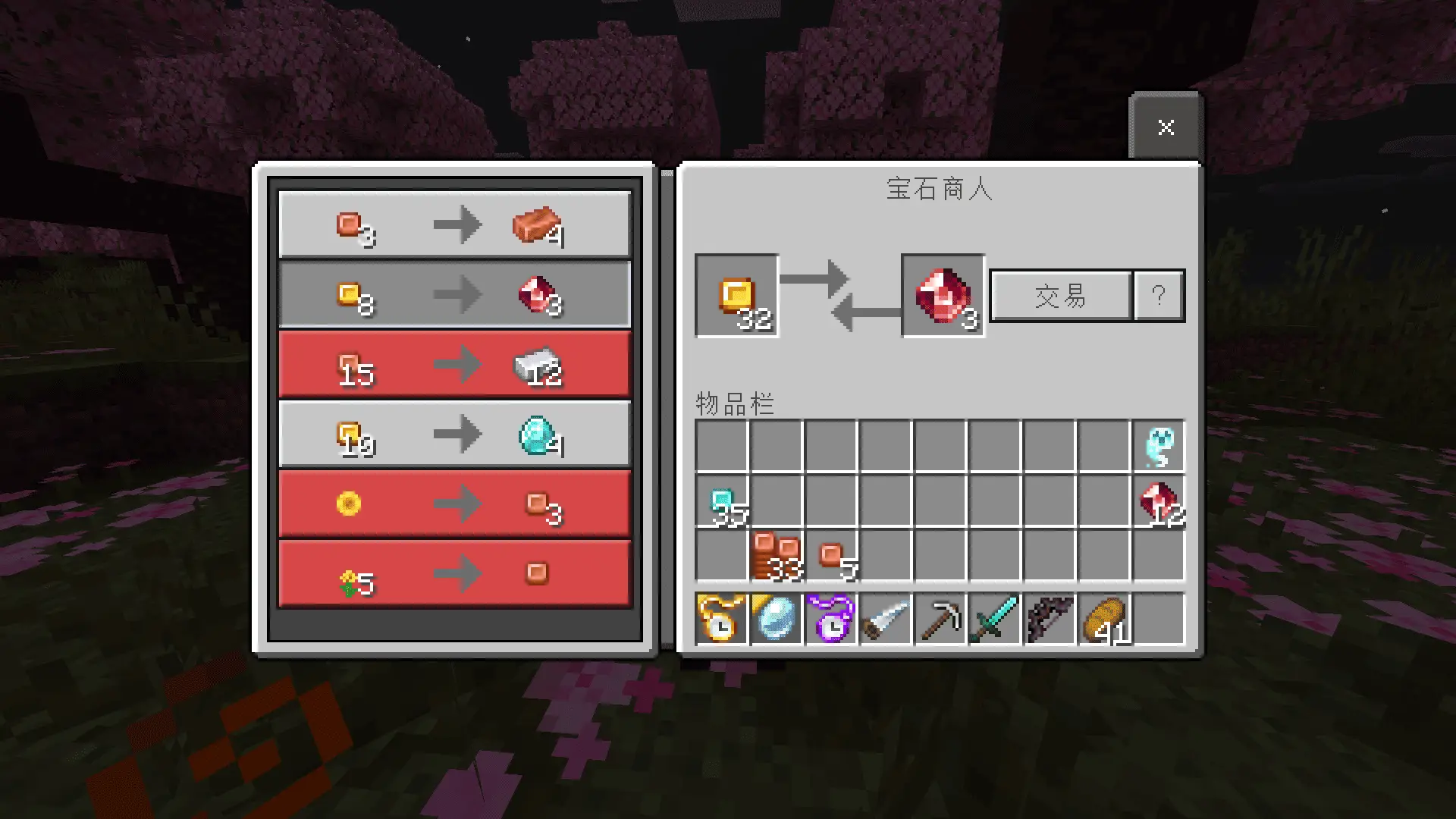Choose the purple clock hotbar slot
The height and width of the screenshot is (819, 1456).
[831, 620]
